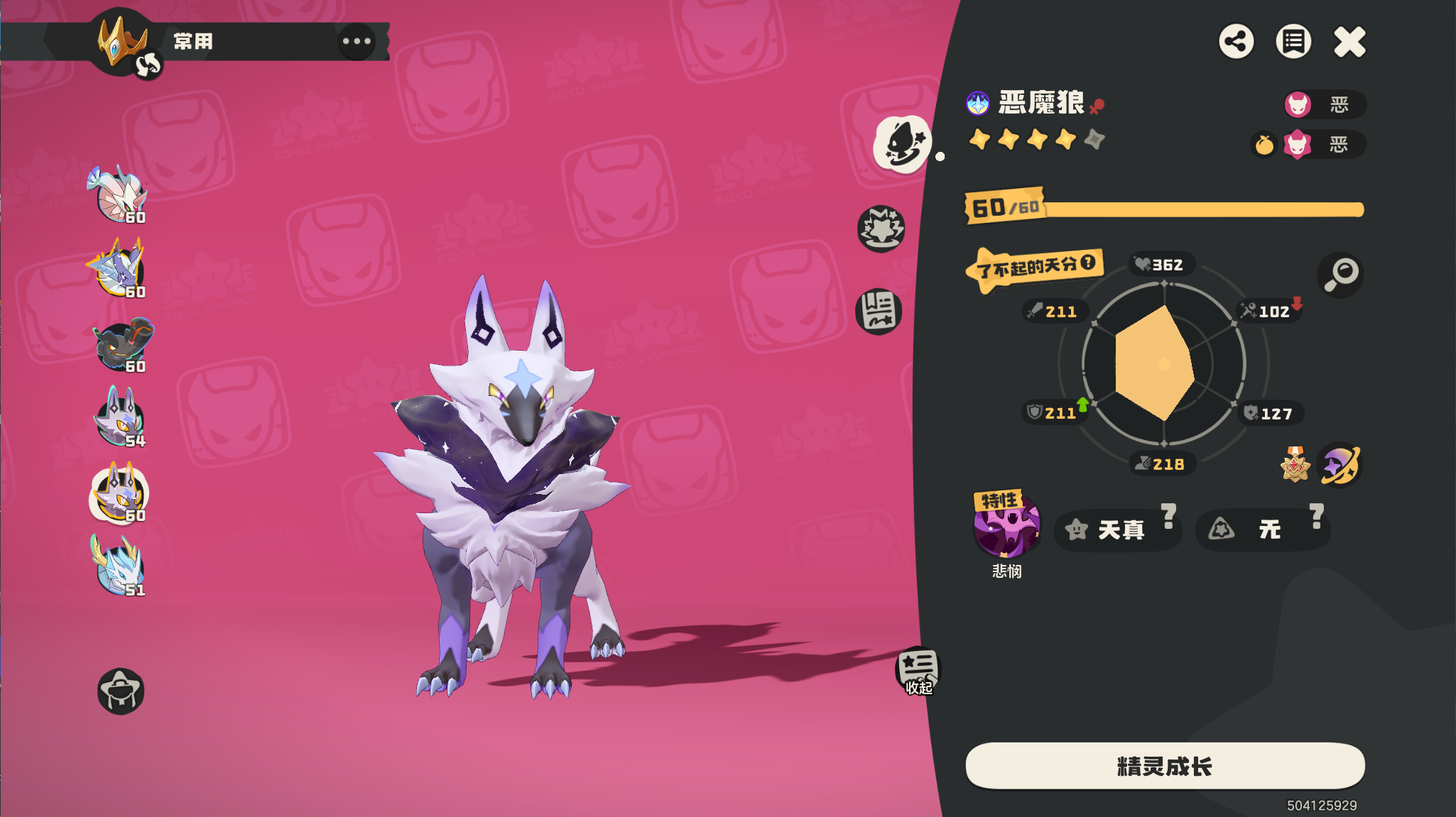Open the 常用 team options menu
The height and width of the screenshot is (817, 1456).
(357, 41)
